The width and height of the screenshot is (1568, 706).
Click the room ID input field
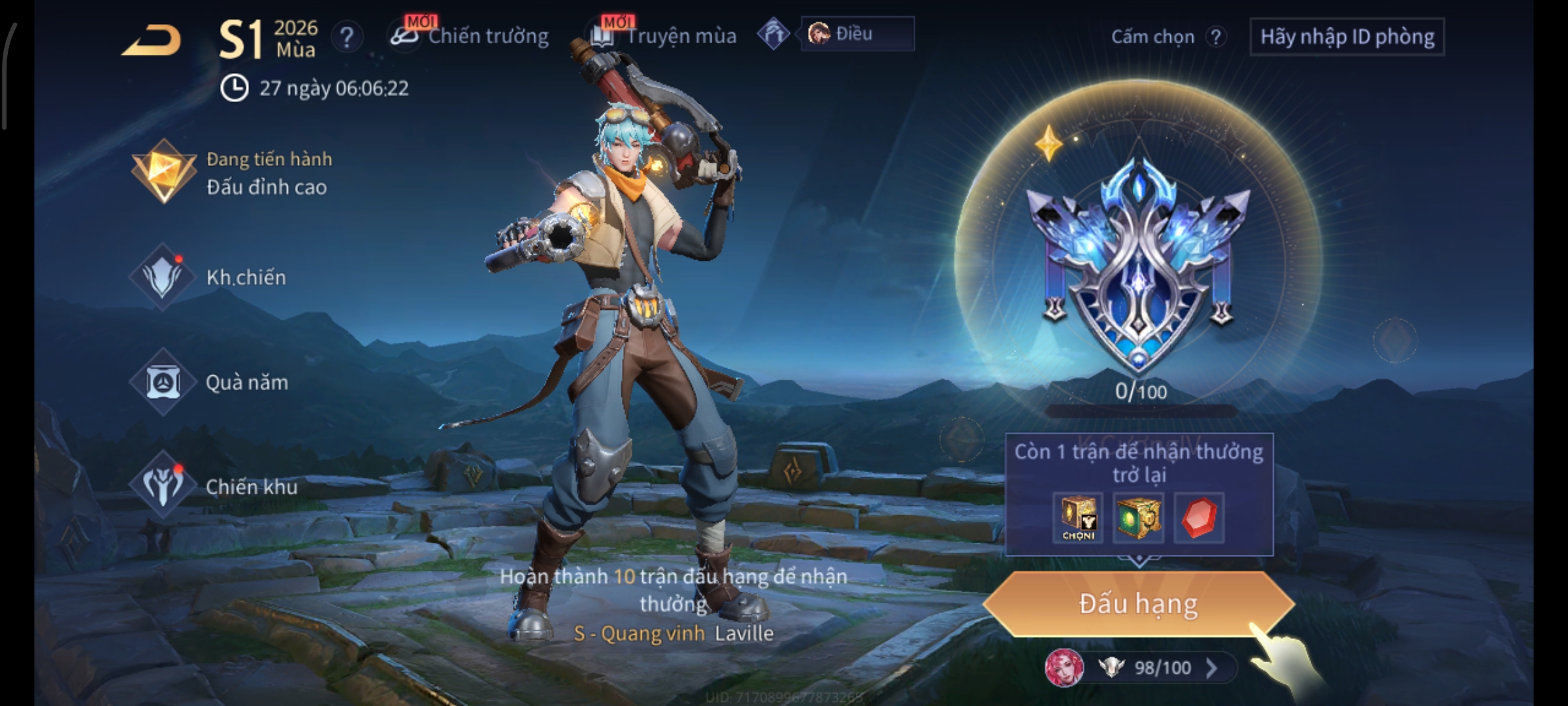click(x=1347, y=37)
